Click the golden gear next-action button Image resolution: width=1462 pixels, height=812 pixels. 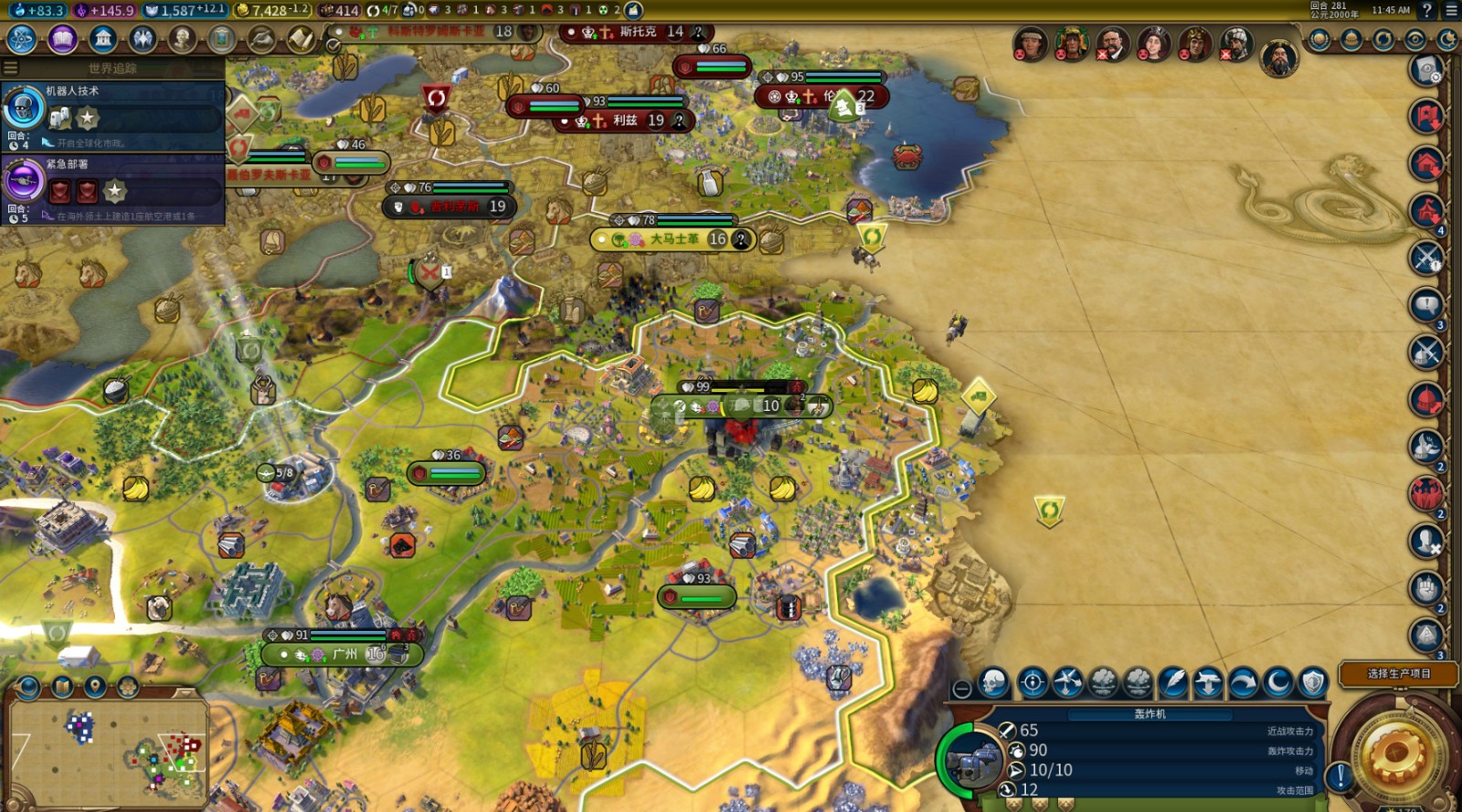[1396, 754]
